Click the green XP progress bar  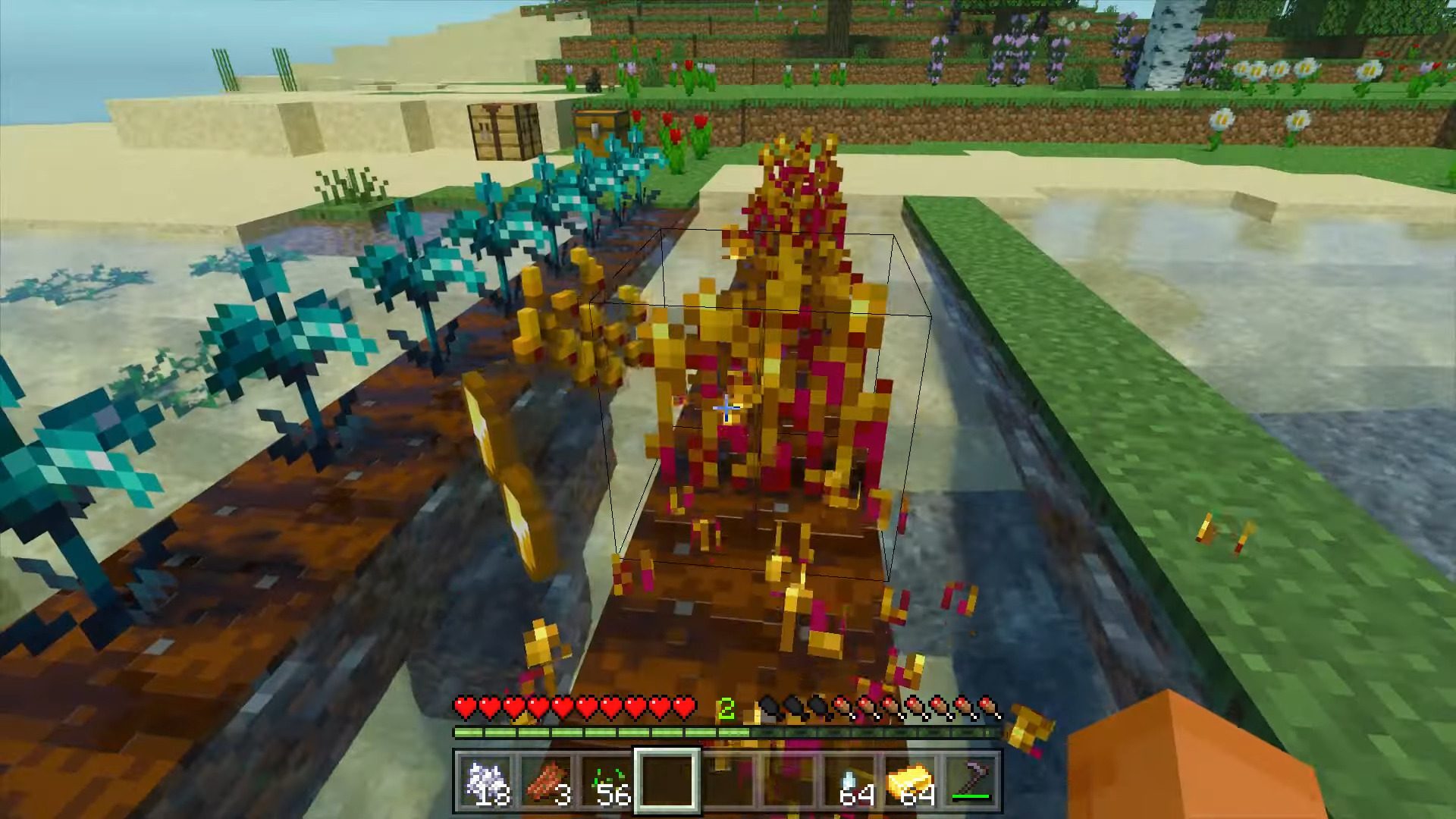pos(599,732)
